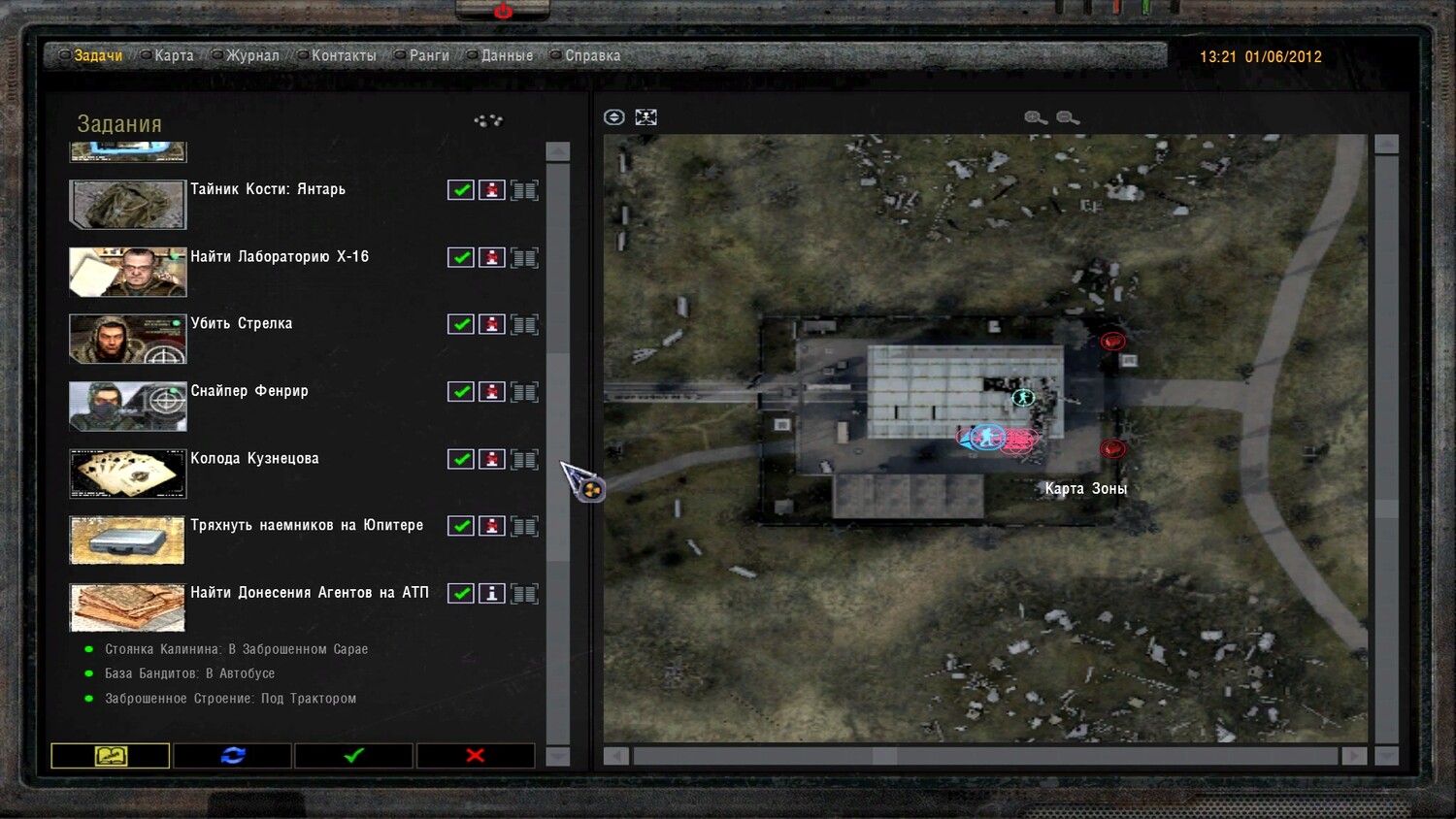This screenshot has width=1456, height=819.
Task: Show all tasks with the yellow book button
Action: (111, 755)
